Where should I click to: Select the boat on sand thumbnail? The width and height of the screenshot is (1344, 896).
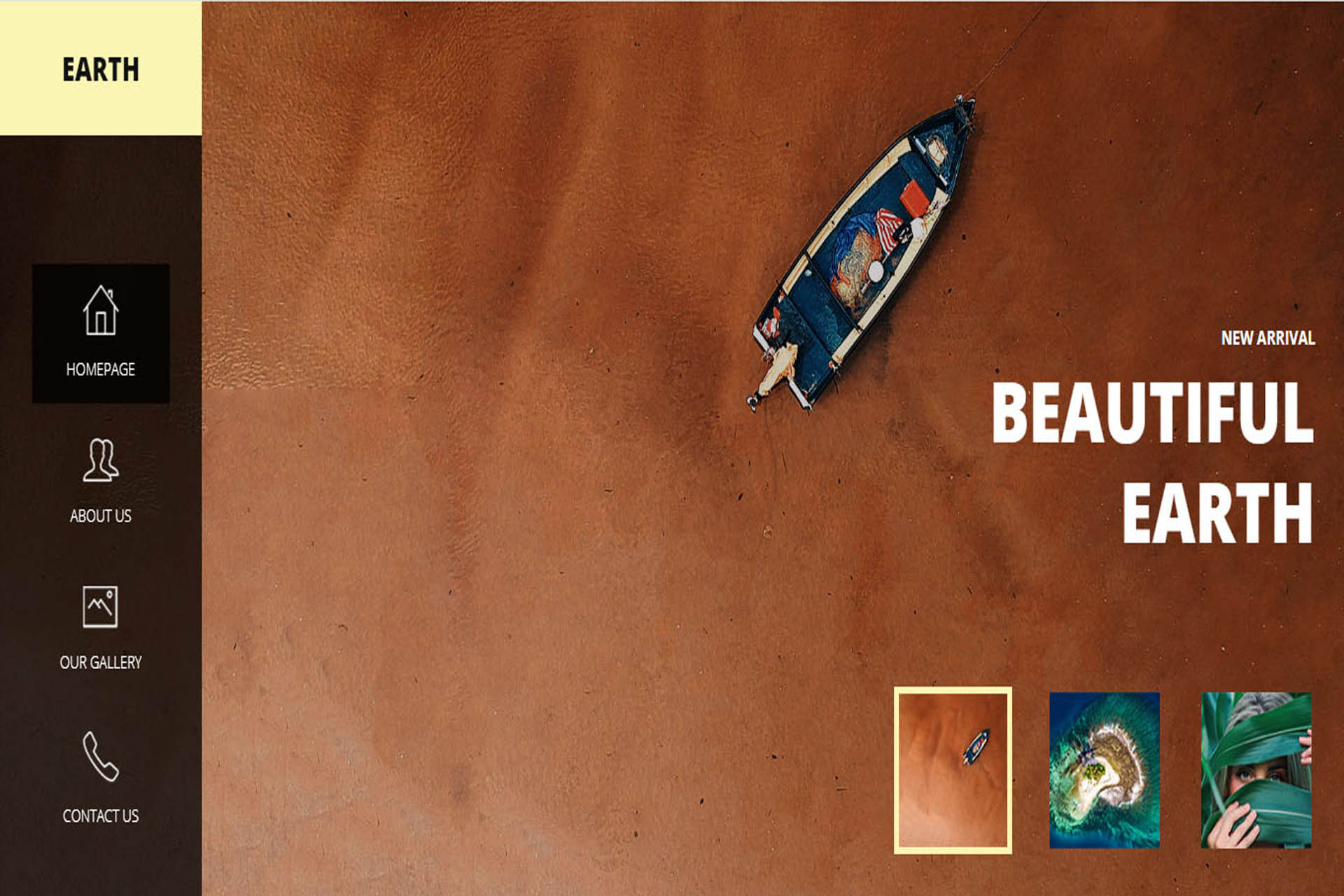coord(953,770)
